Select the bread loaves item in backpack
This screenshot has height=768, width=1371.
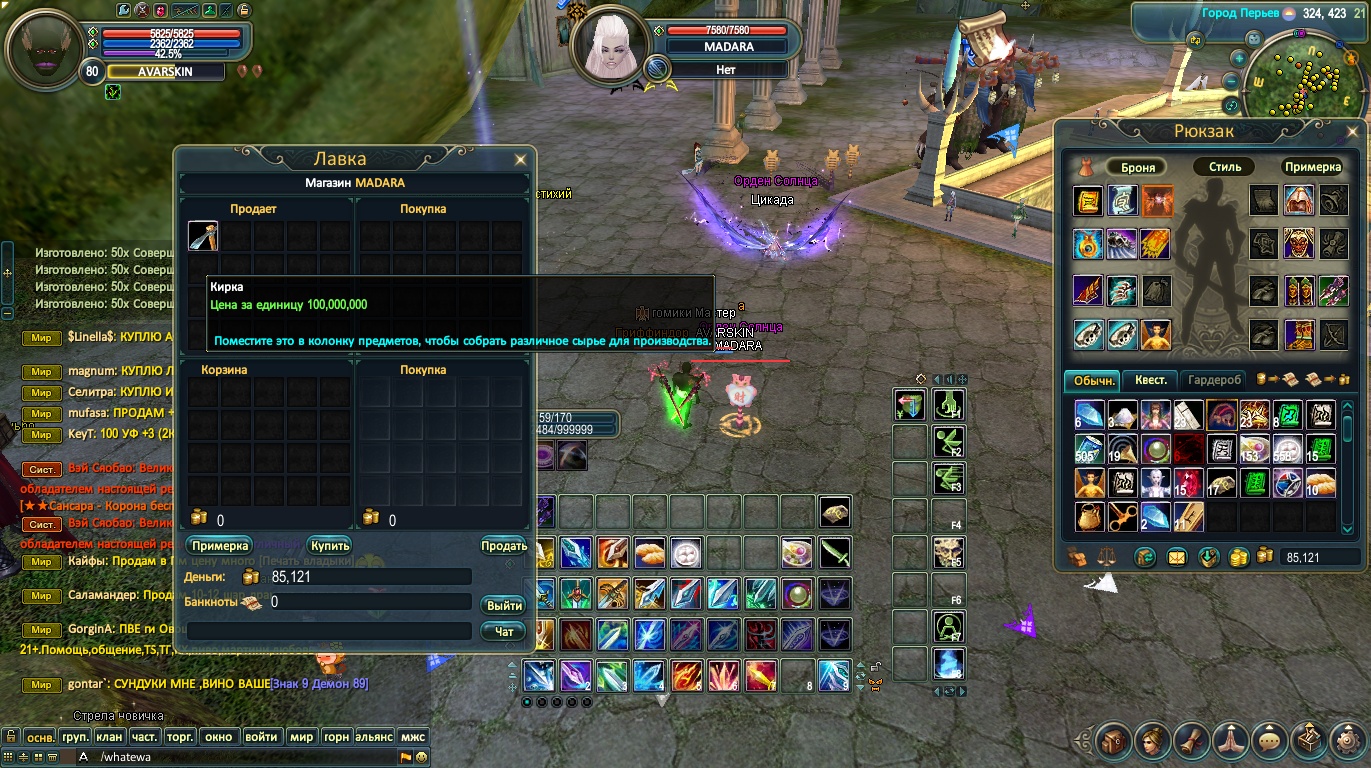tap(1321, 483)
